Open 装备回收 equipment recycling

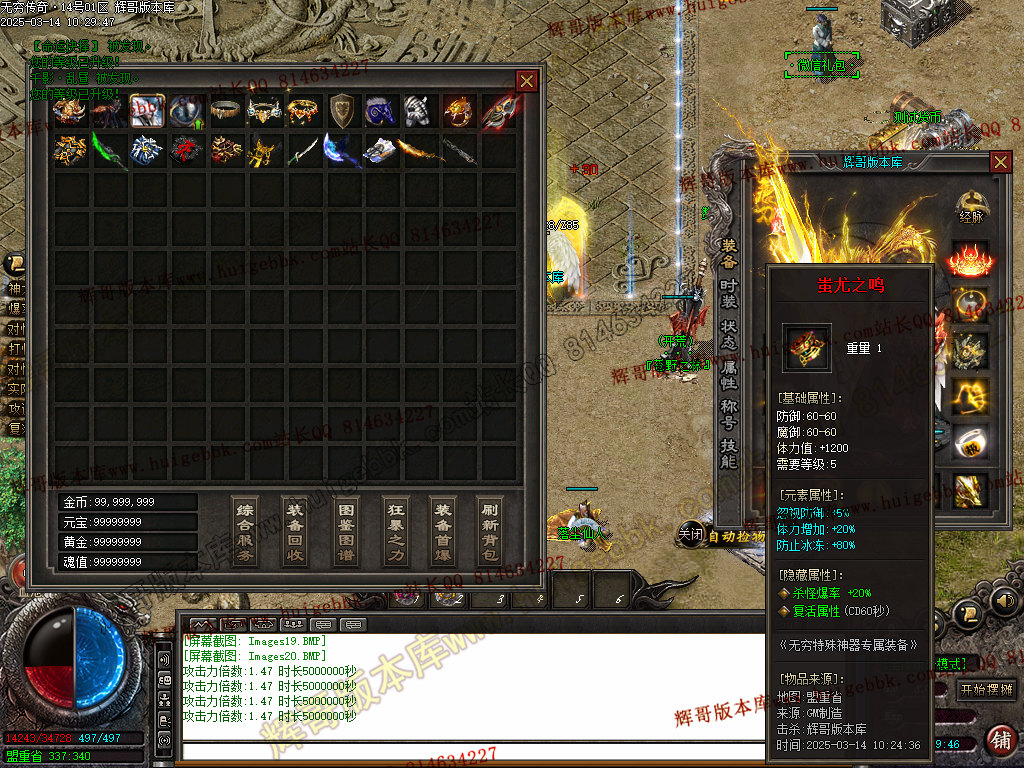(294, 530)
